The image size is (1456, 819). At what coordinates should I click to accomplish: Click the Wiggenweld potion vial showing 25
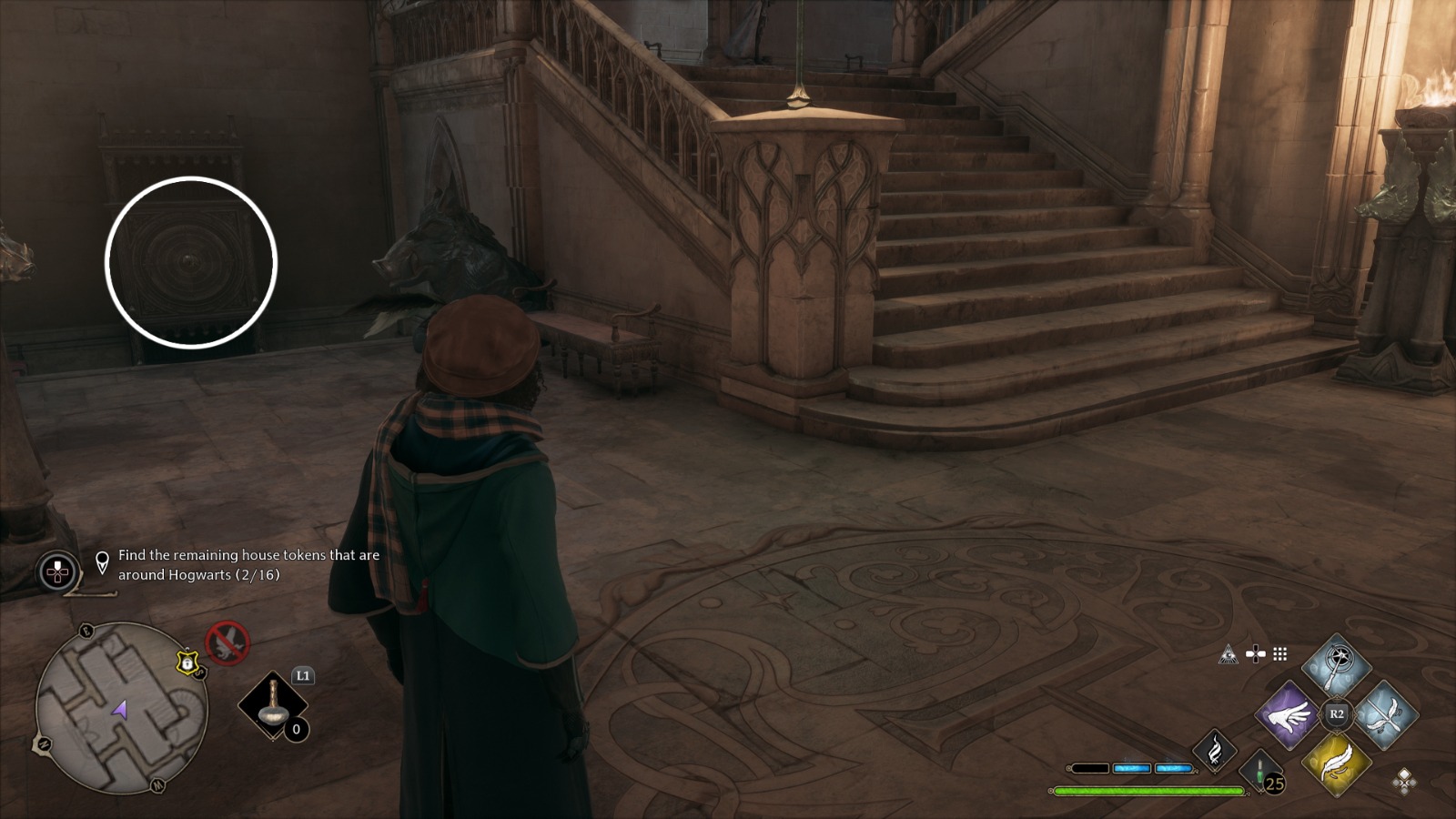1262,773
